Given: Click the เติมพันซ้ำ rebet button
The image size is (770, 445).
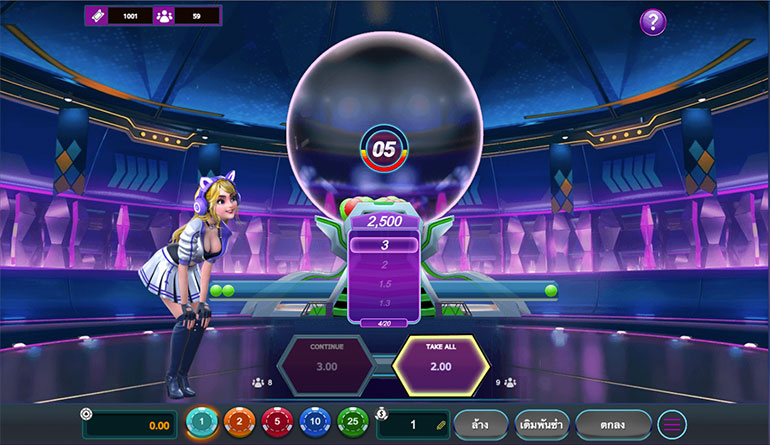Looking at the screenshot, I should tap(543, 424).
